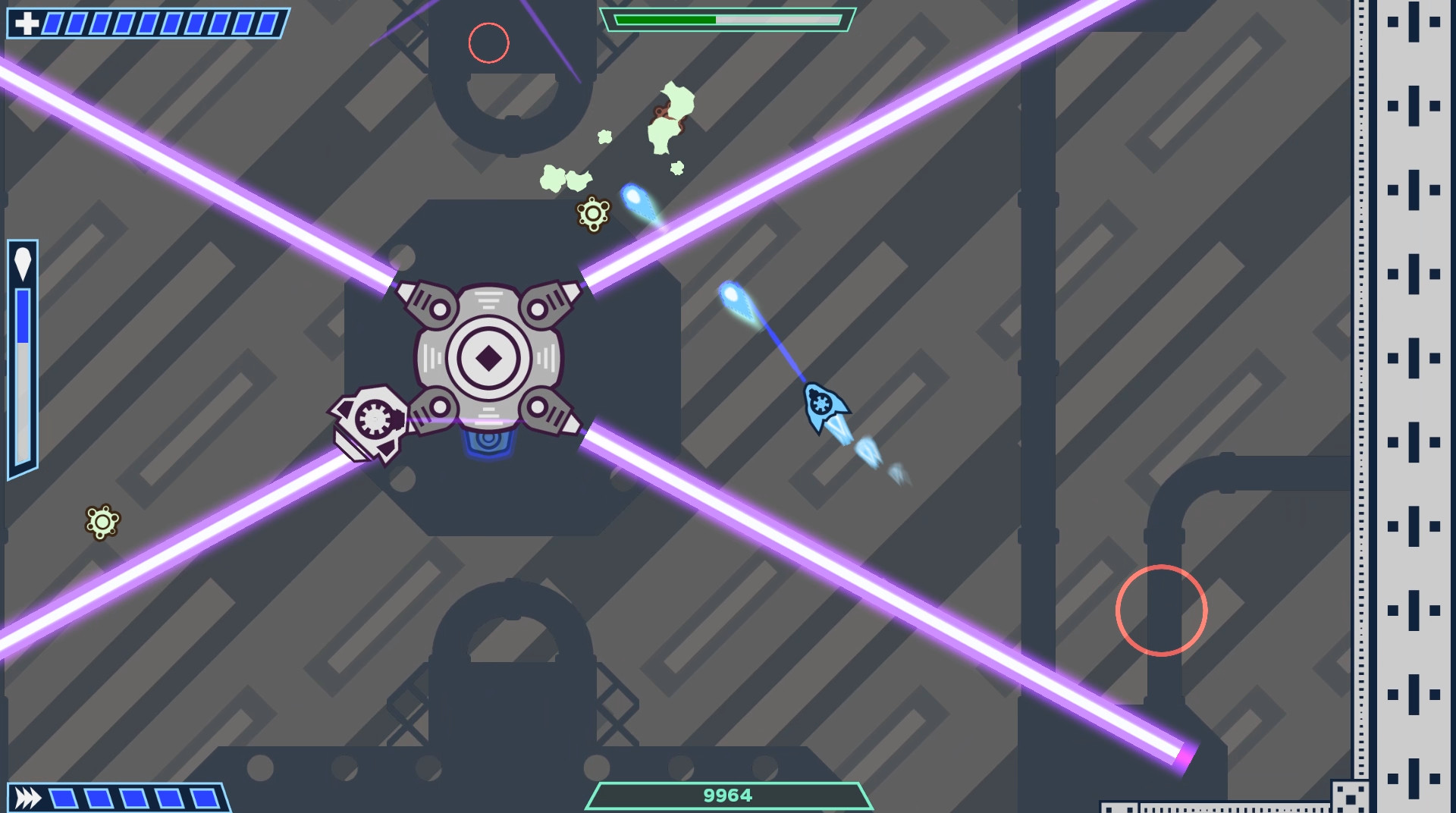1456x813 pixels.
Task: Click the olive mine in the lower left
Action: tap(101, 520)
